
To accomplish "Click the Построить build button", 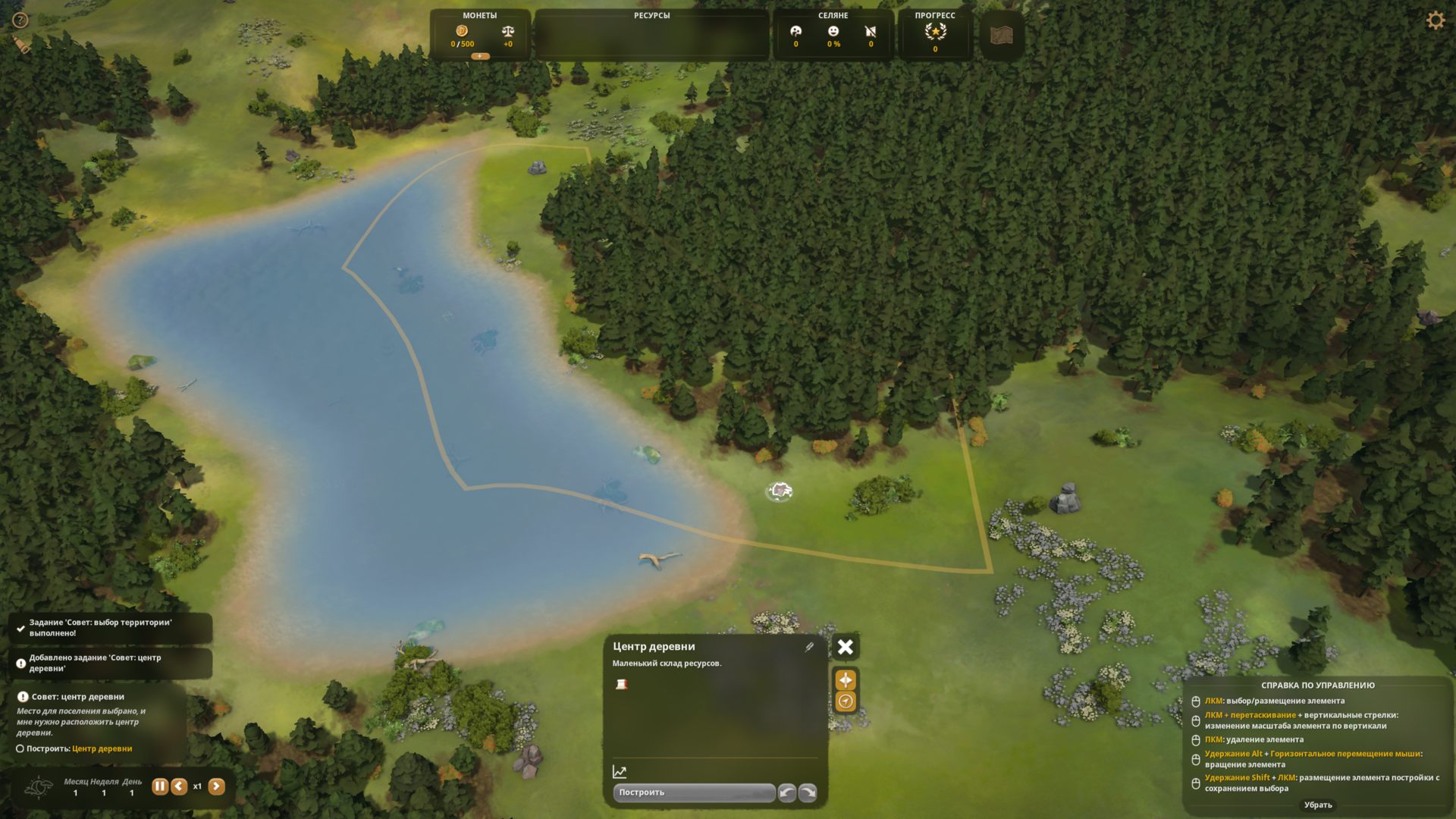I will (x=693, y=792).
